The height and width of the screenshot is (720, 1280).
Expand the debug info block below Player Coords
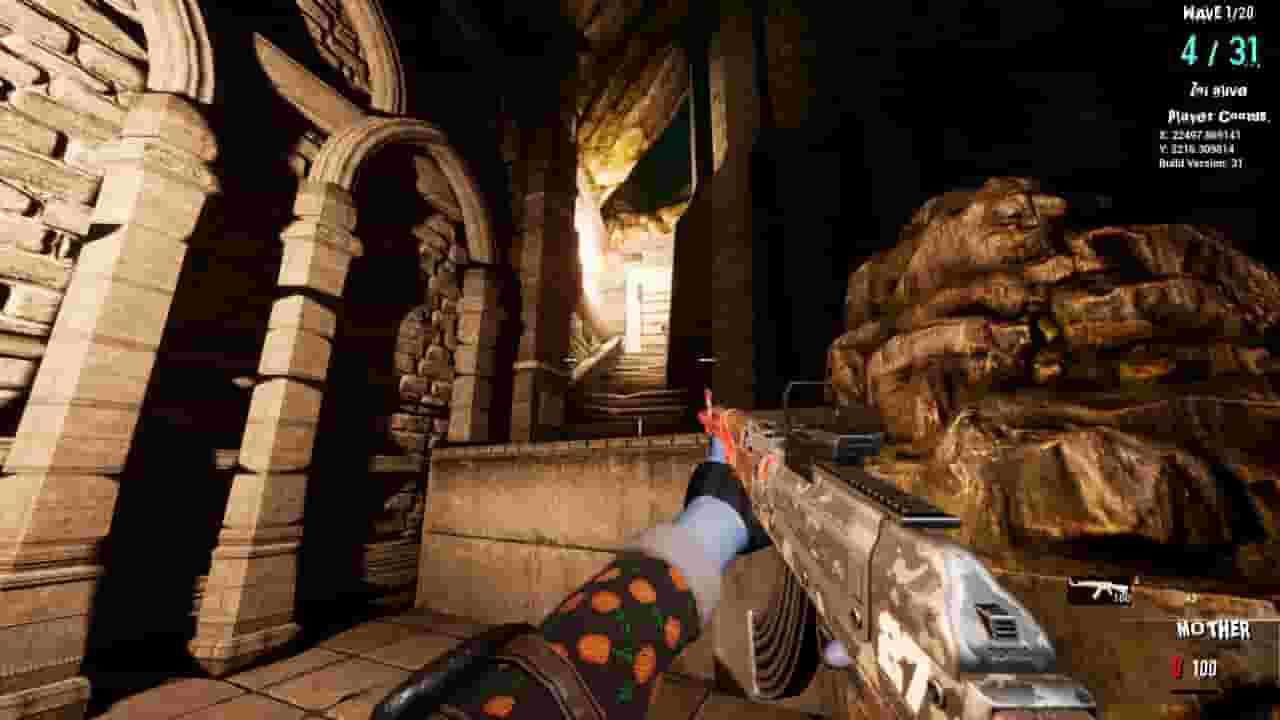point(1200,149)
